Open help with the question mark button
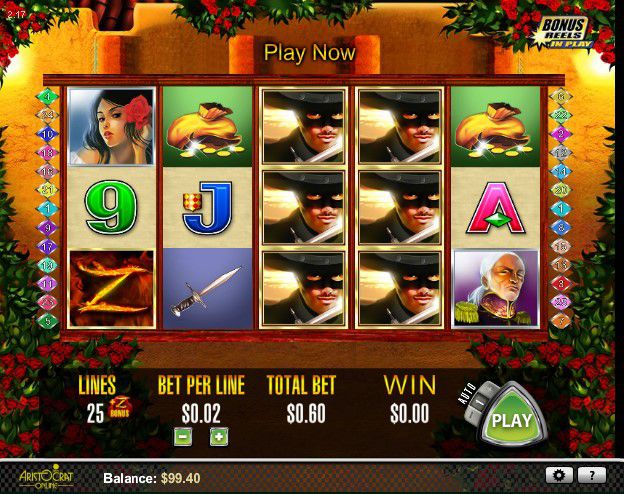This screenshot has width=624, height=494. (x=592, y=475)
